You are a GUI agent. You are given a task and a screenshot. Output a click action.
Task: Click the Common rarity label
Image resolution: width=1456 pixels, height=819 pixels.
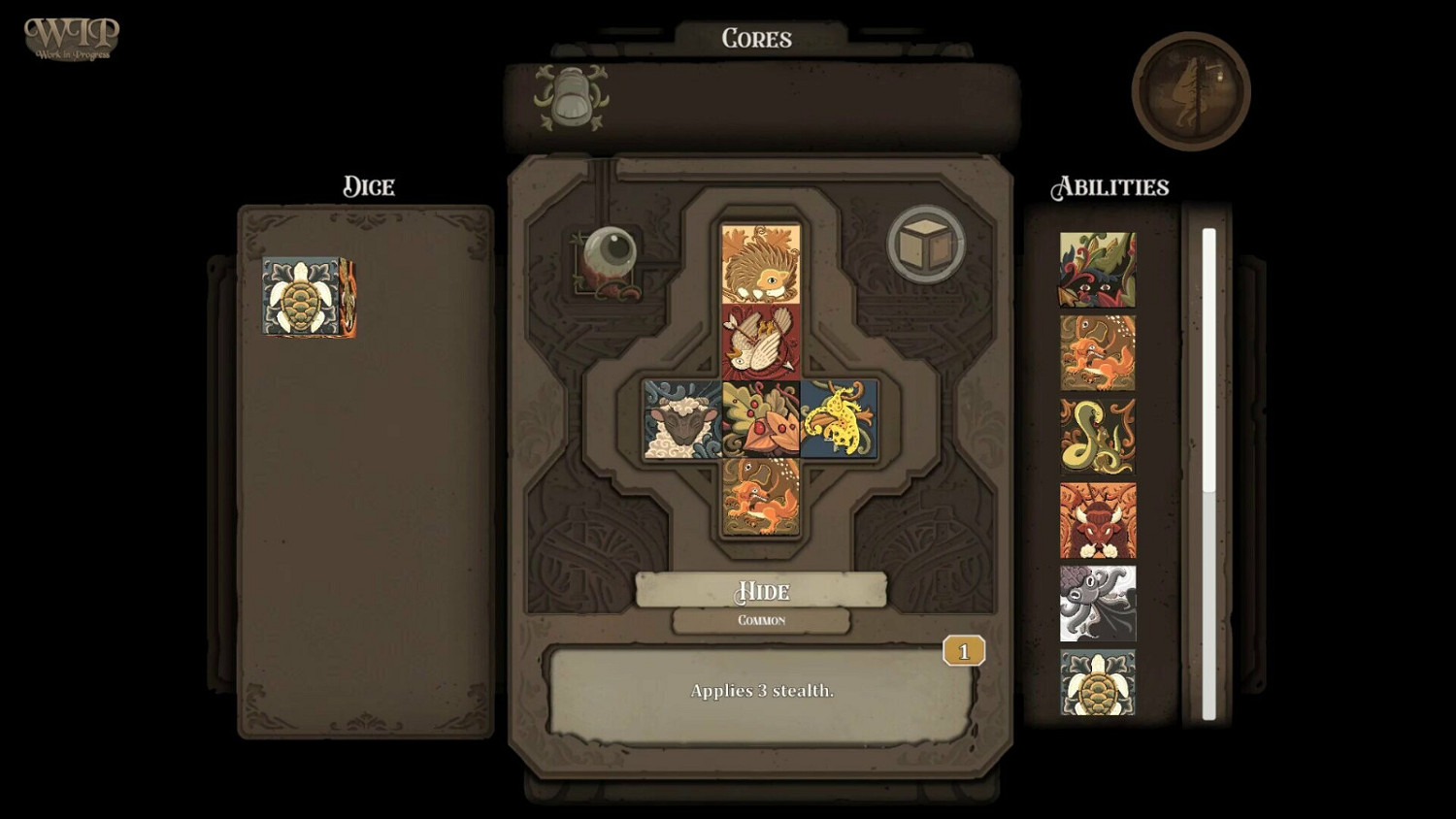coord(761,619)
